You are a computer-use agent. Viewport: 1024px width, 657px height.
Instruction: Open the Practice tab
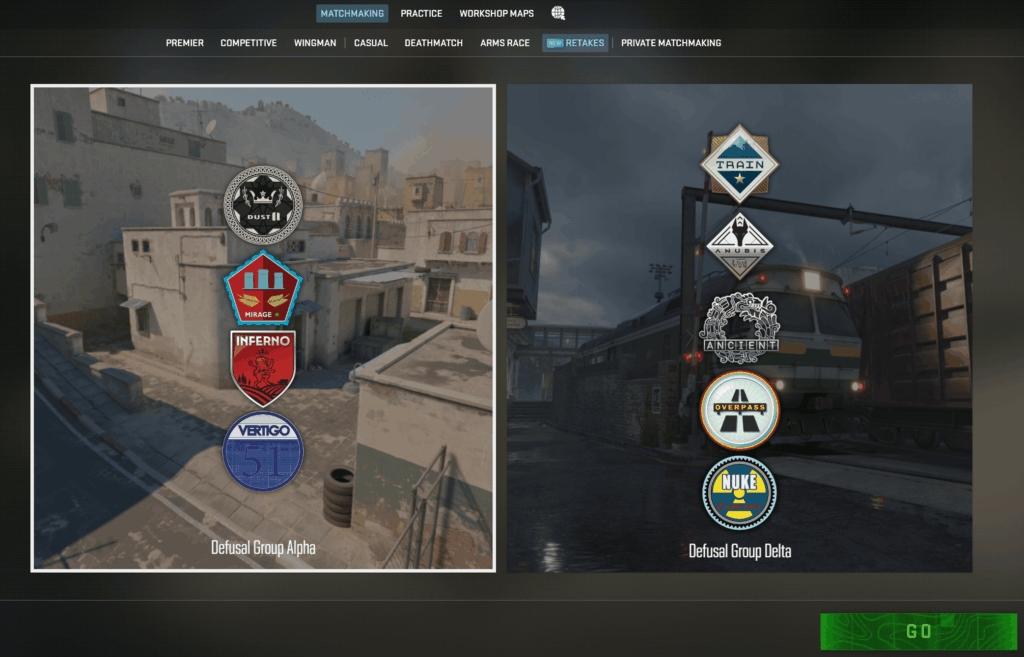coord(421,14)
